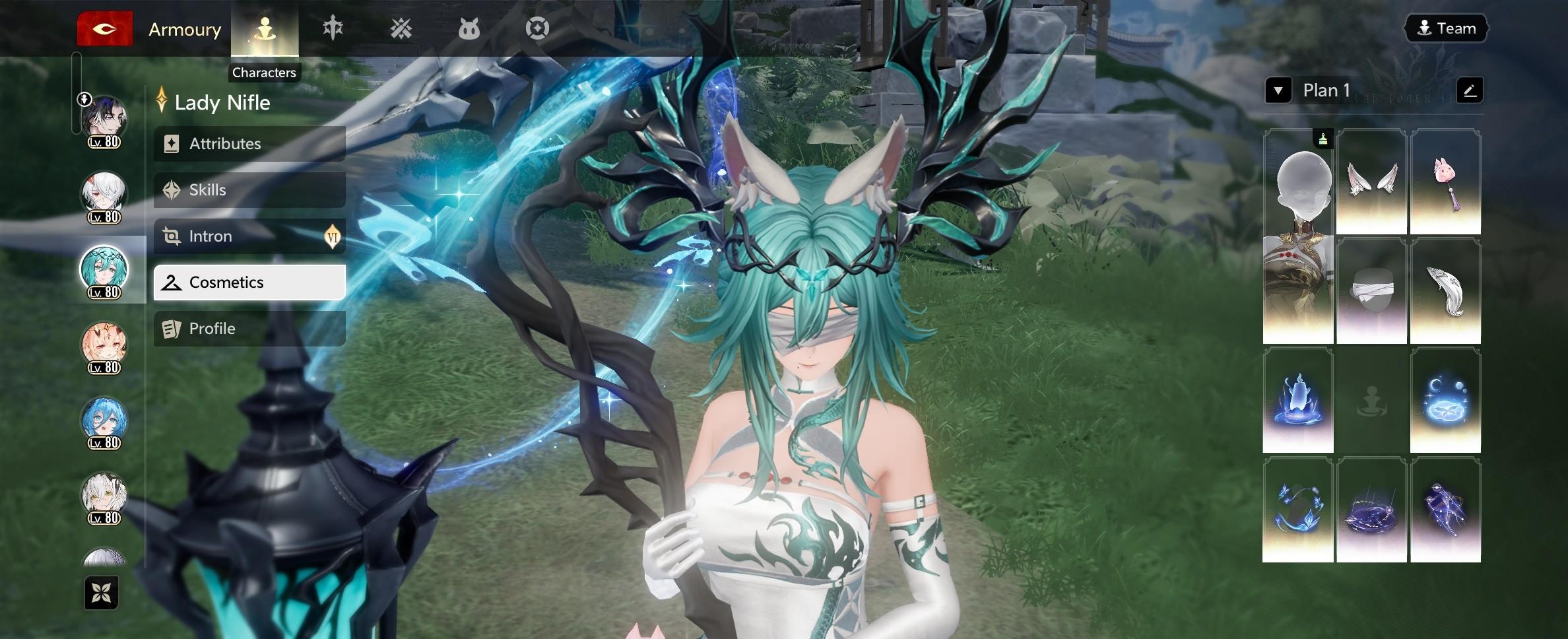Click the four-petal flower button

click(x=102, y=593)
